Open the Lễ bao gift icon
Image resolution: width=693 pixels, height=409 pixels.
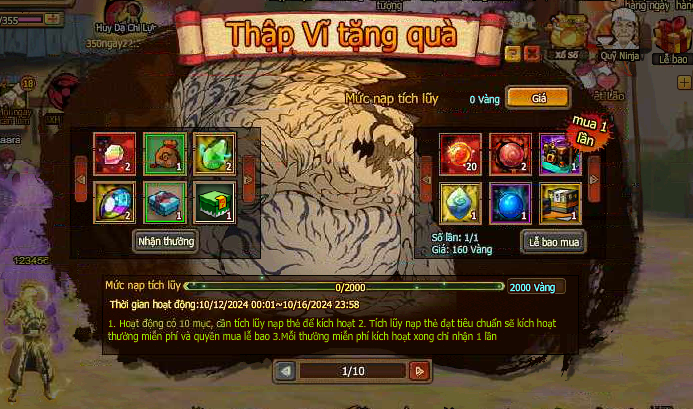669,40
